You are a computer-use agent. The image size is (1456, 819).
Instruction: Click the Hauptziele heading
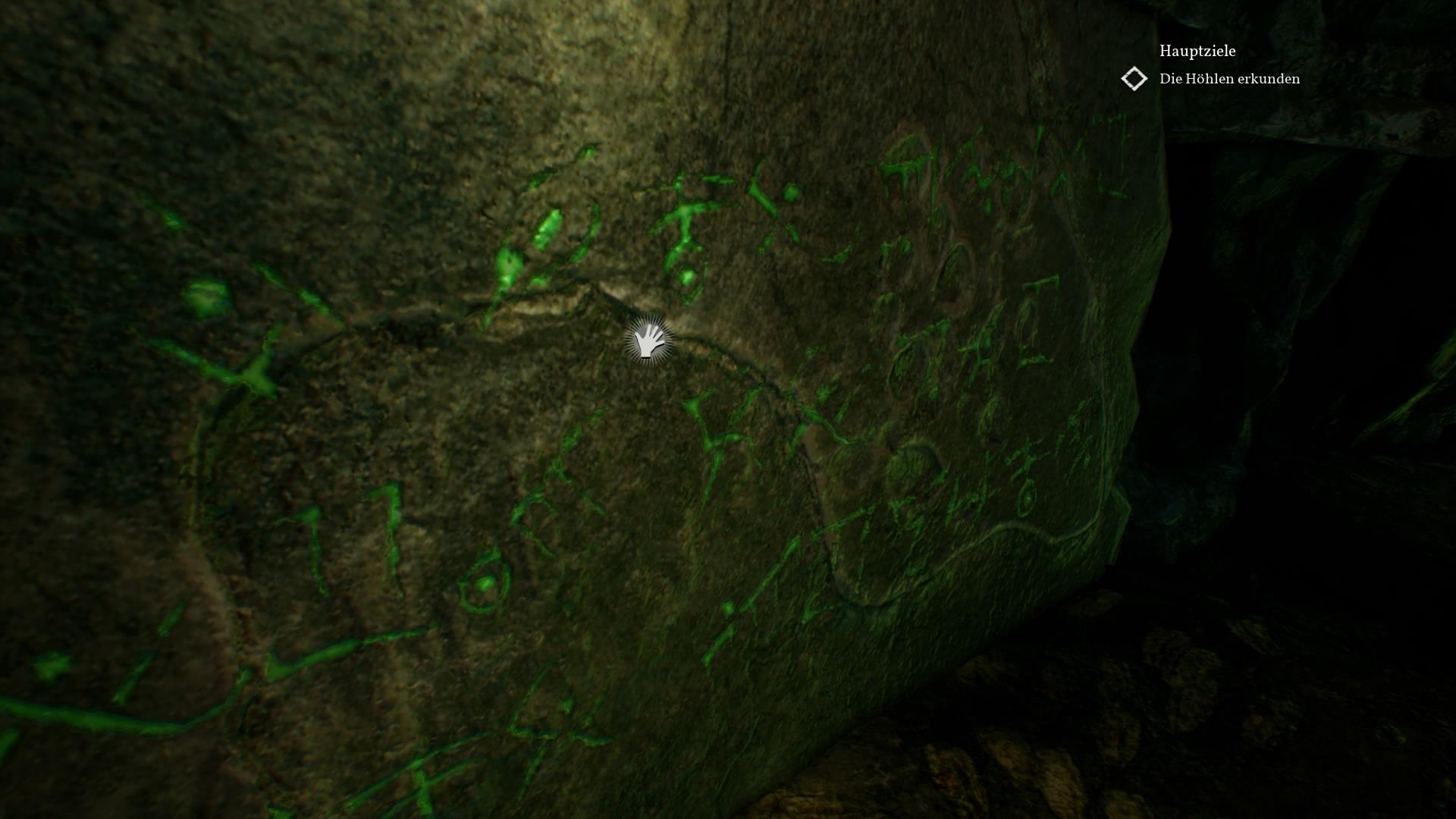[1197, 52]
